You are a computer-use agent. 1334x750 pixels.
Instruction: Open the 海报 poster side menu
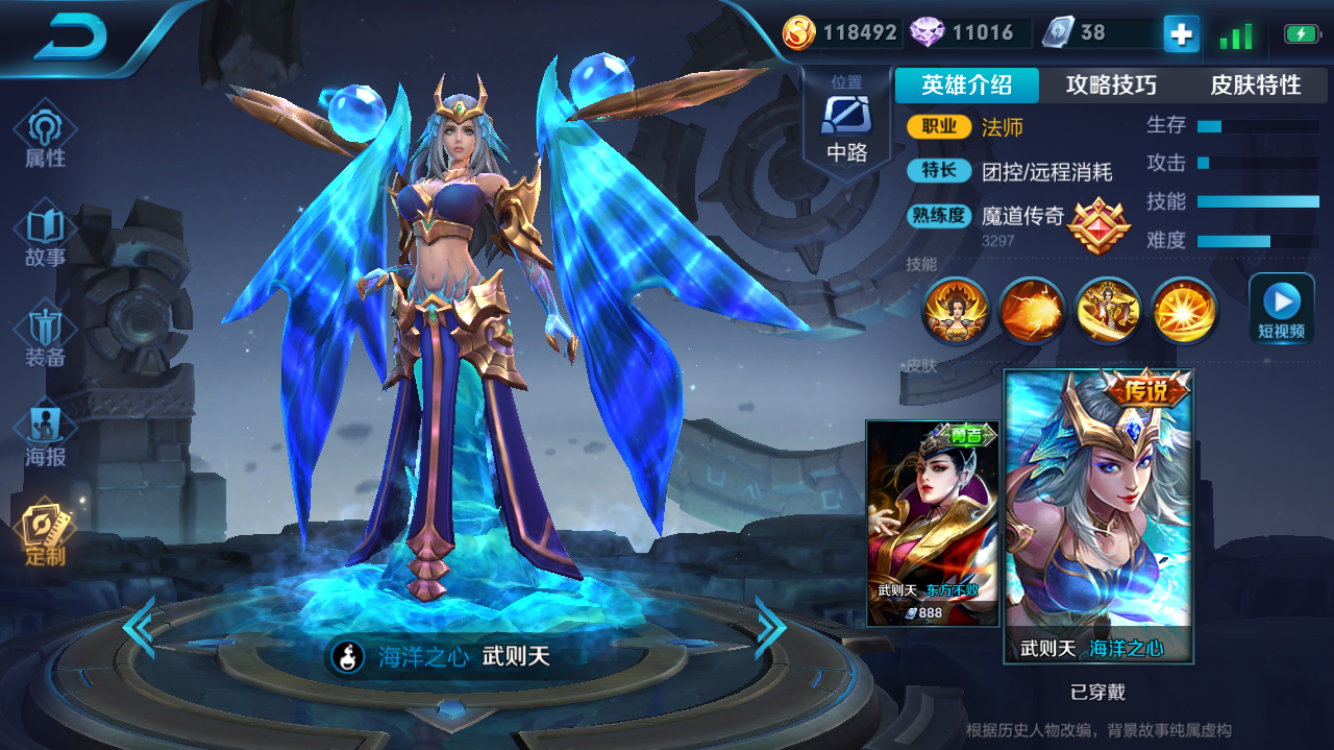(x=45, y=437)
